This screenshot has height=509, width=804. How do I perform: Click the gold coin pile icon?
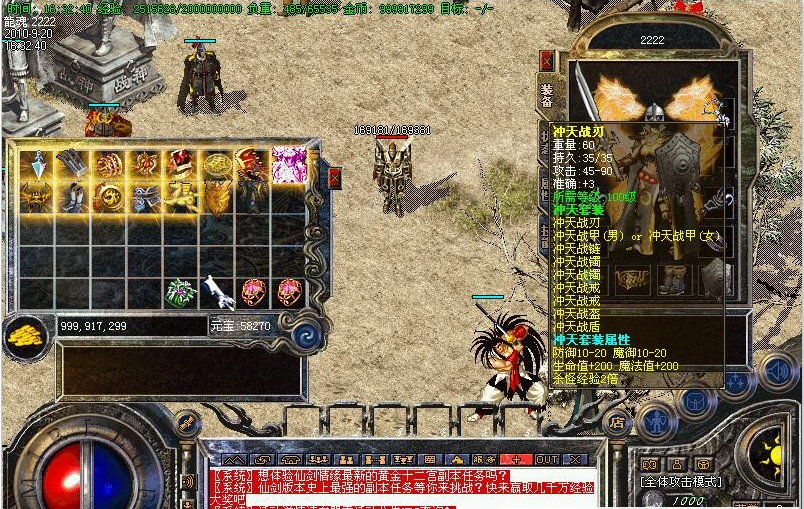click(26, 335)
